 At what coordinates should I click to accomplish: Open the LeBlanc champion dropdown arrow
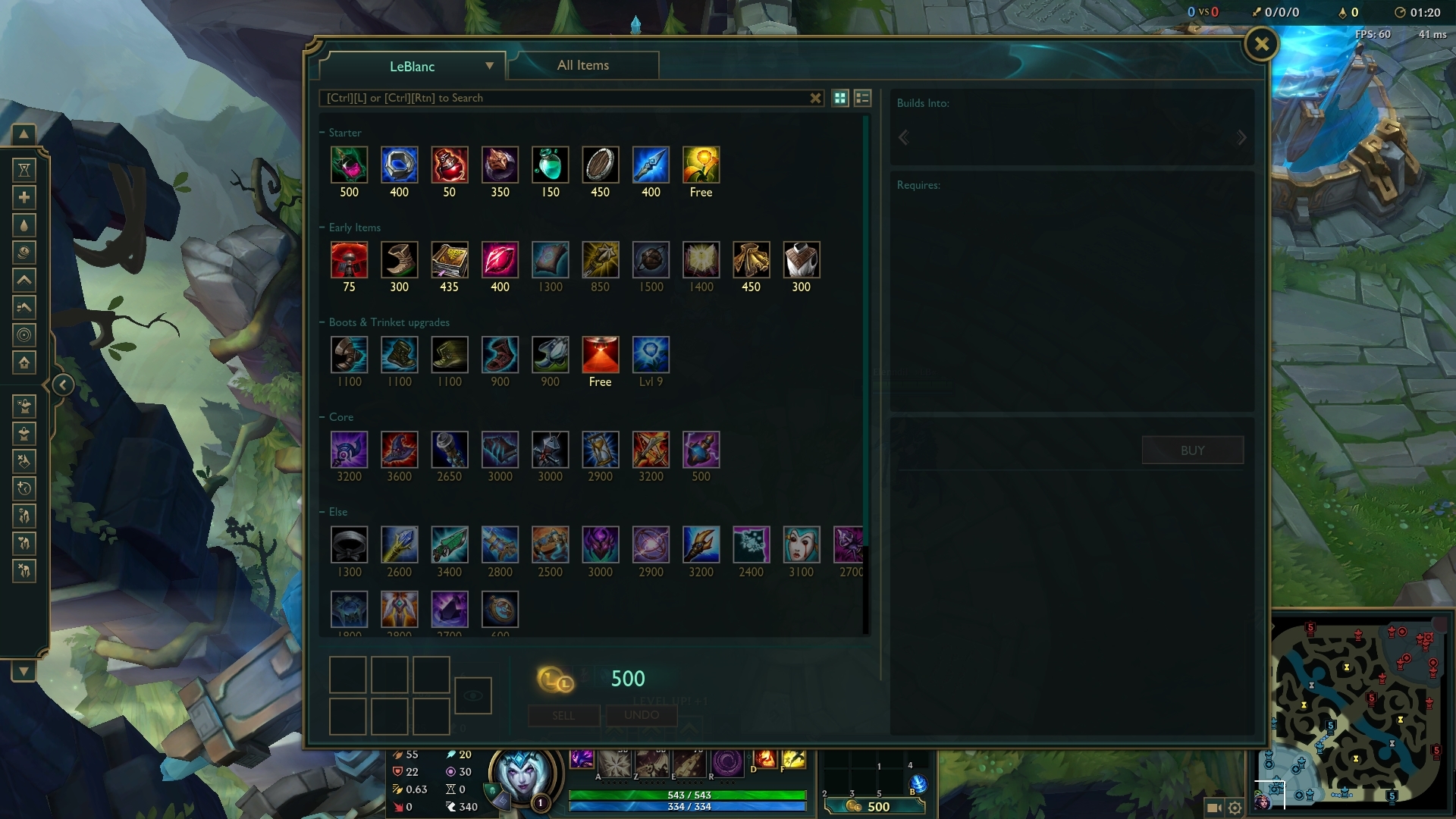489,67
